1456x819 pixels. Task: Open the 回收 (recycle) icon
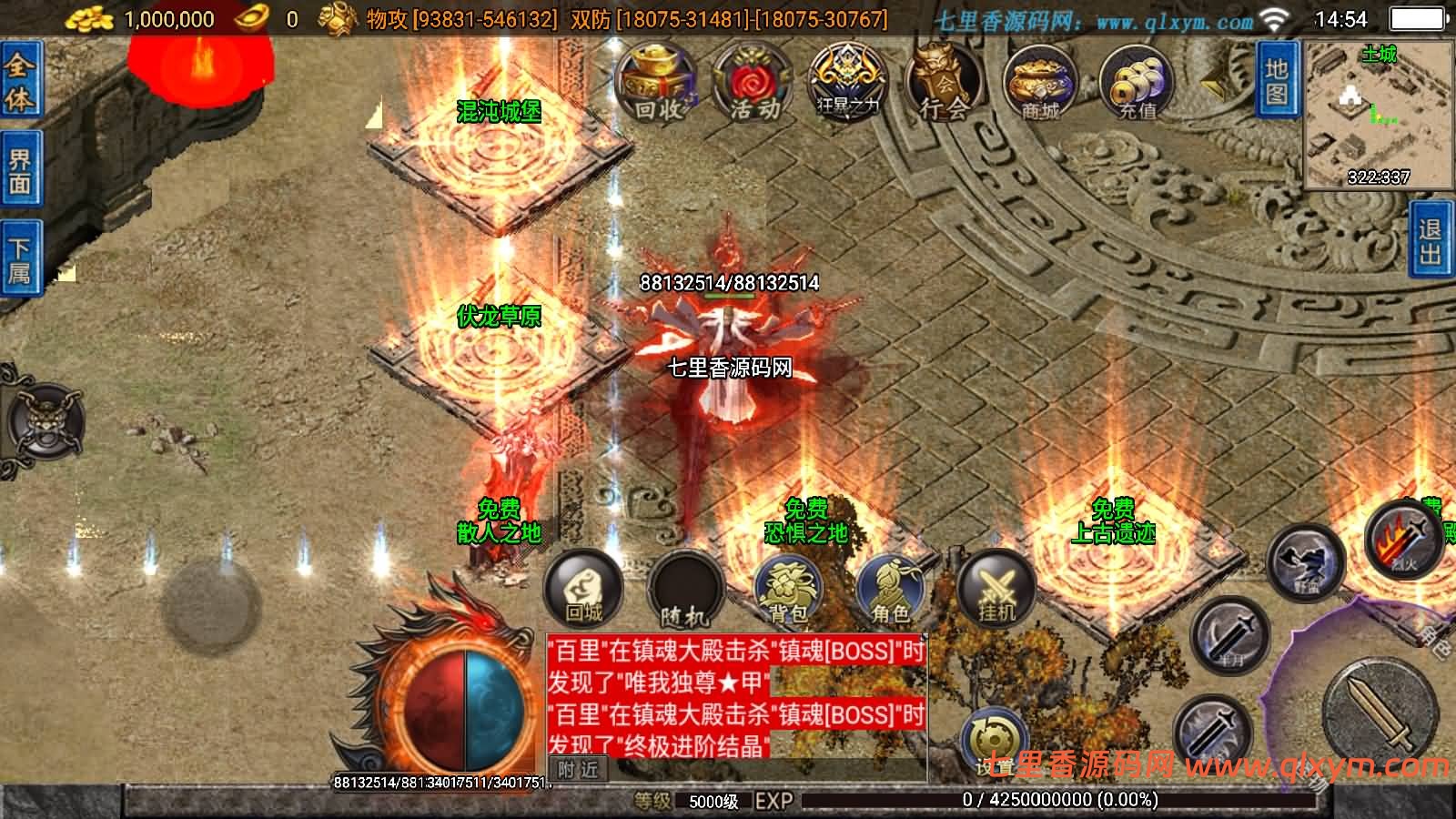pos(659,82)
